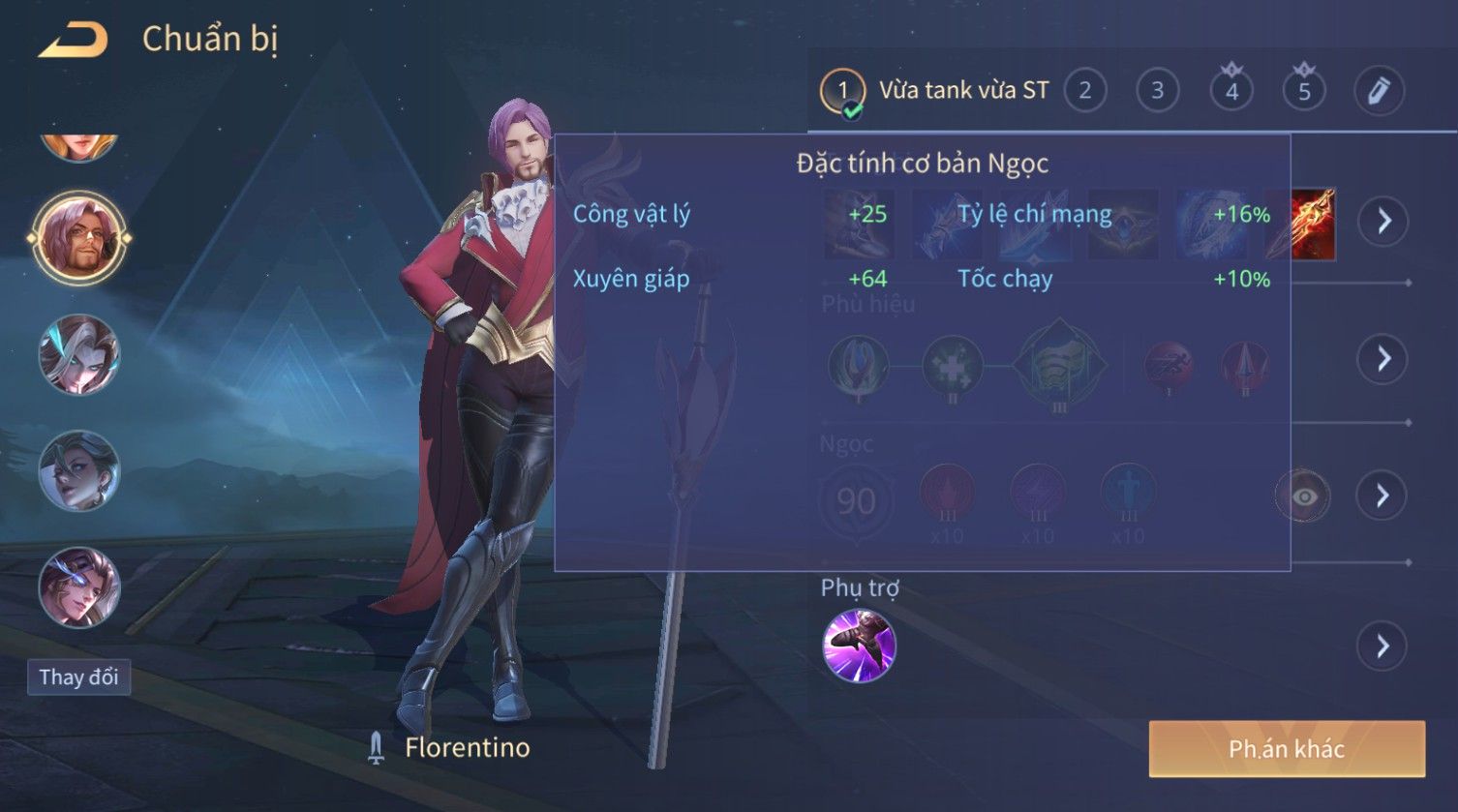
Task: Choose preset 1 Vừa tank vừa ST
Action: click(842, 92)
